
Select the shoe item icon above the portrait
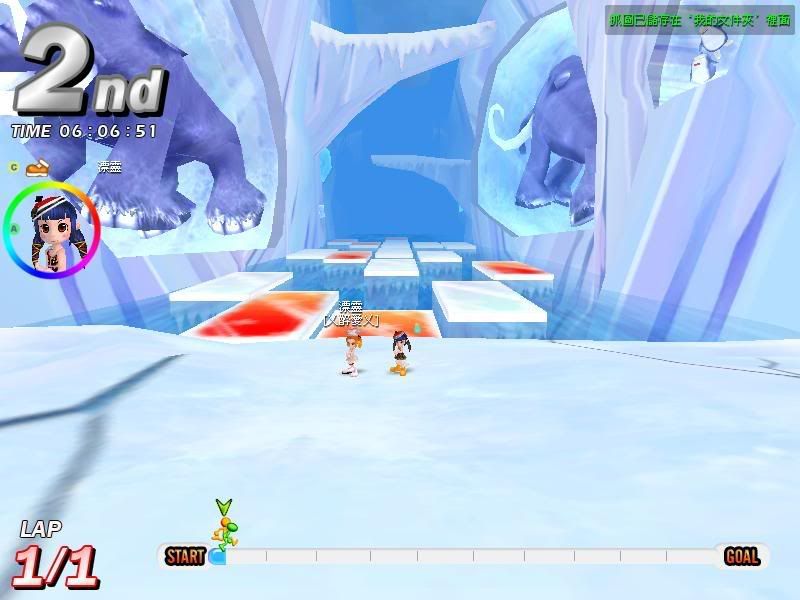tap(37, 166)
